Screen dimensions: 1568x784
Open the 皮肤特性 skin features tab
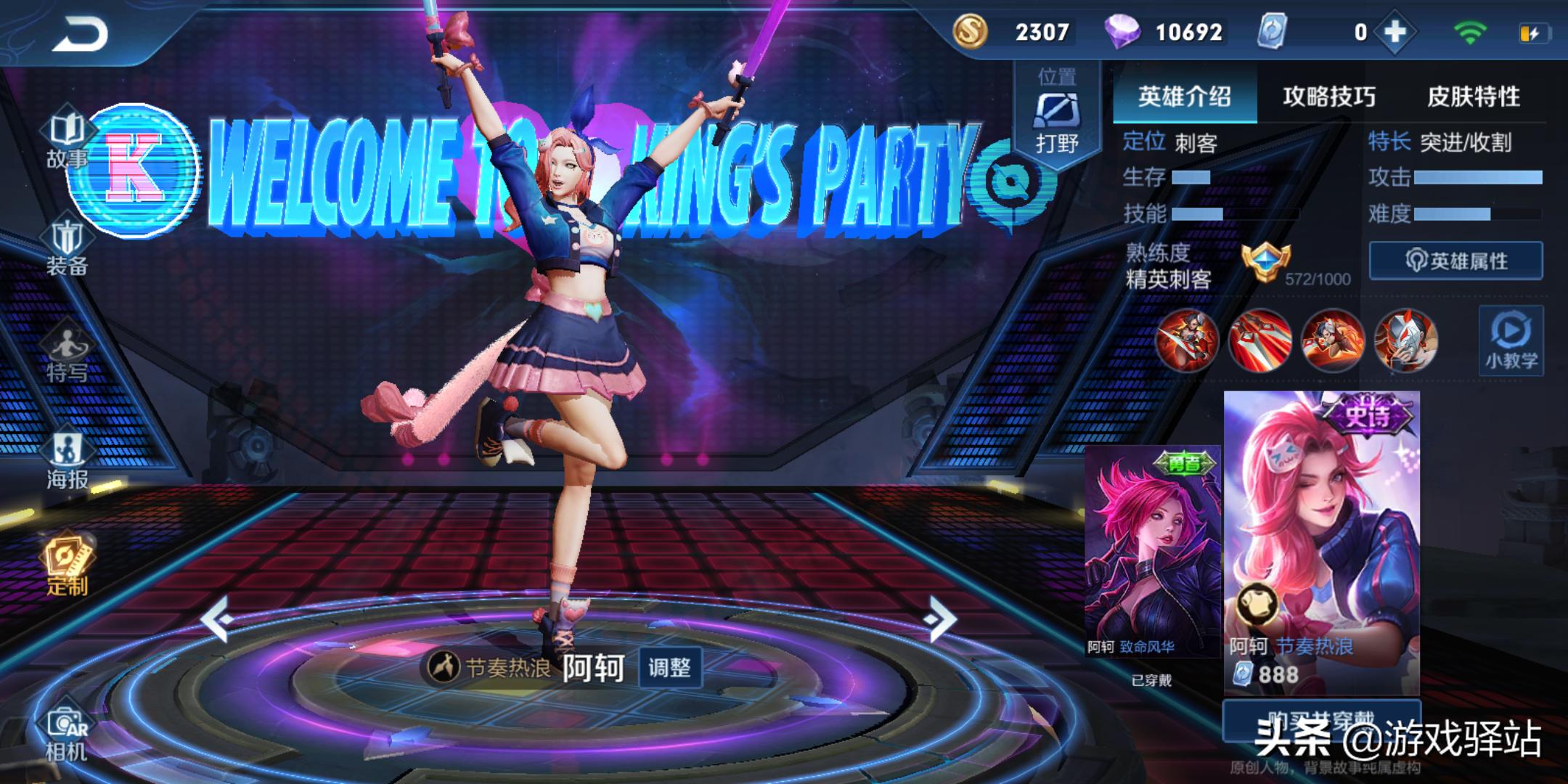[x=1473, y=97]
